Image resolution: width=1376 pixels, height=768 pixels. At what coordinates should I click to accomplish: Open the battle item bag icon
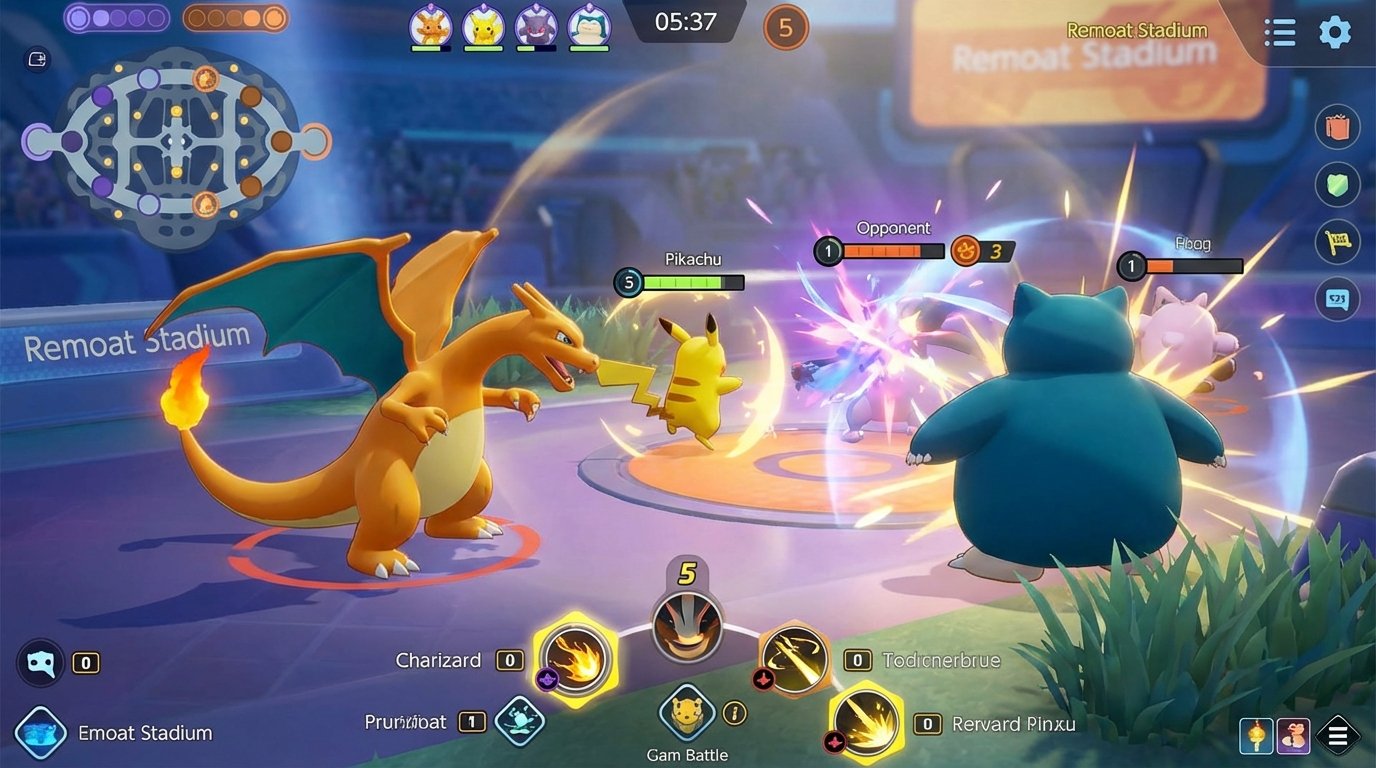(1337, 126)
